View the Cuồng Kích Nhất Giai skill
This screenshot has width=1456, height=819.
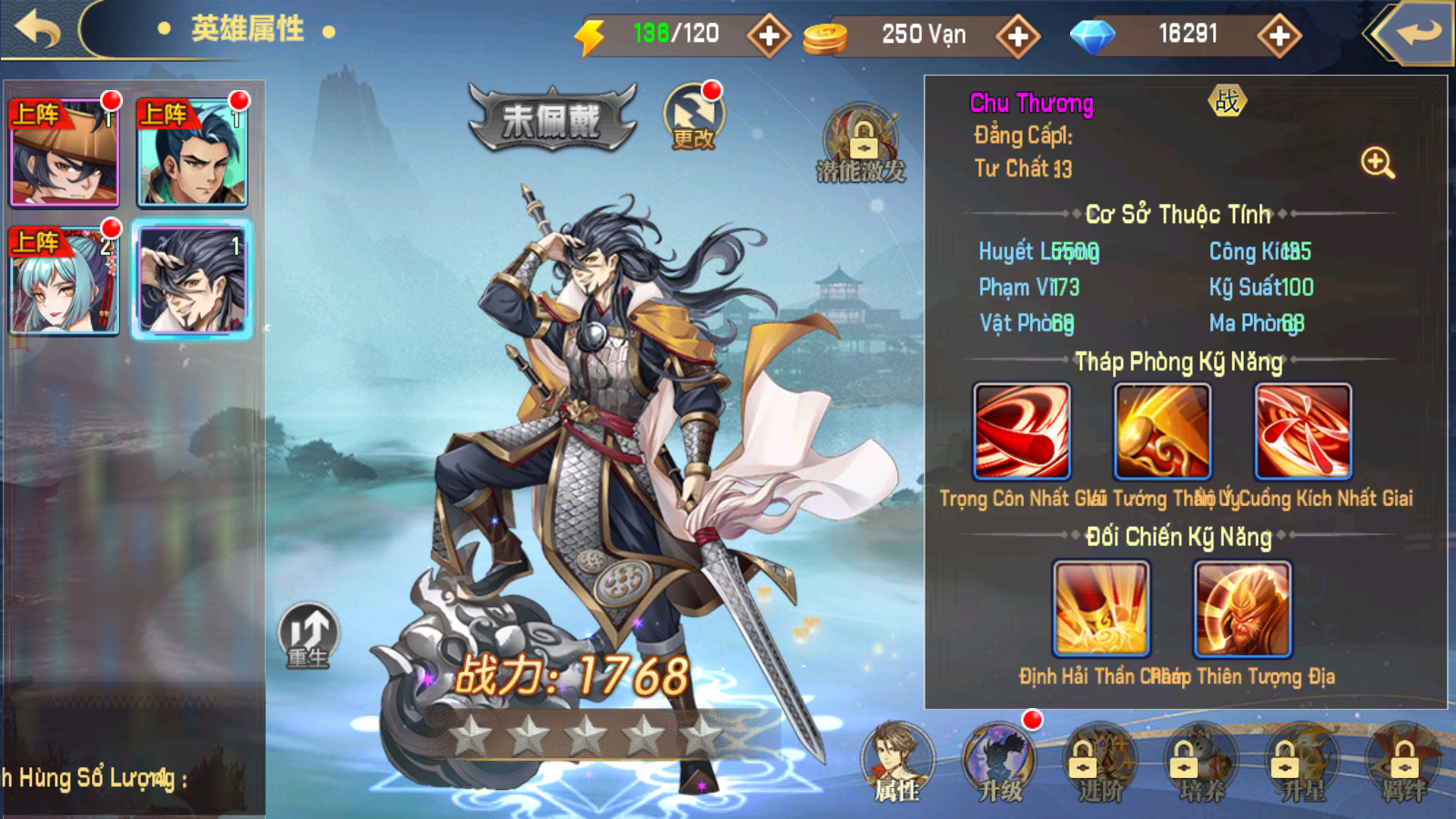(1303, 431)
